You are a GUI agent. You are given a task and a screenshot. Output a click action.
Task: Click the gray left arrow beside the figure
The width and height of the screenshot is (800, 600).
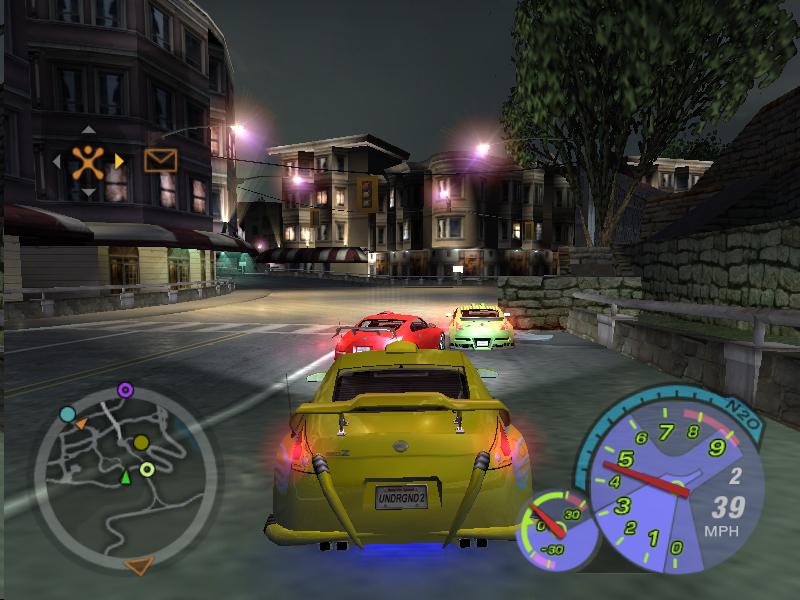[57, 160]
